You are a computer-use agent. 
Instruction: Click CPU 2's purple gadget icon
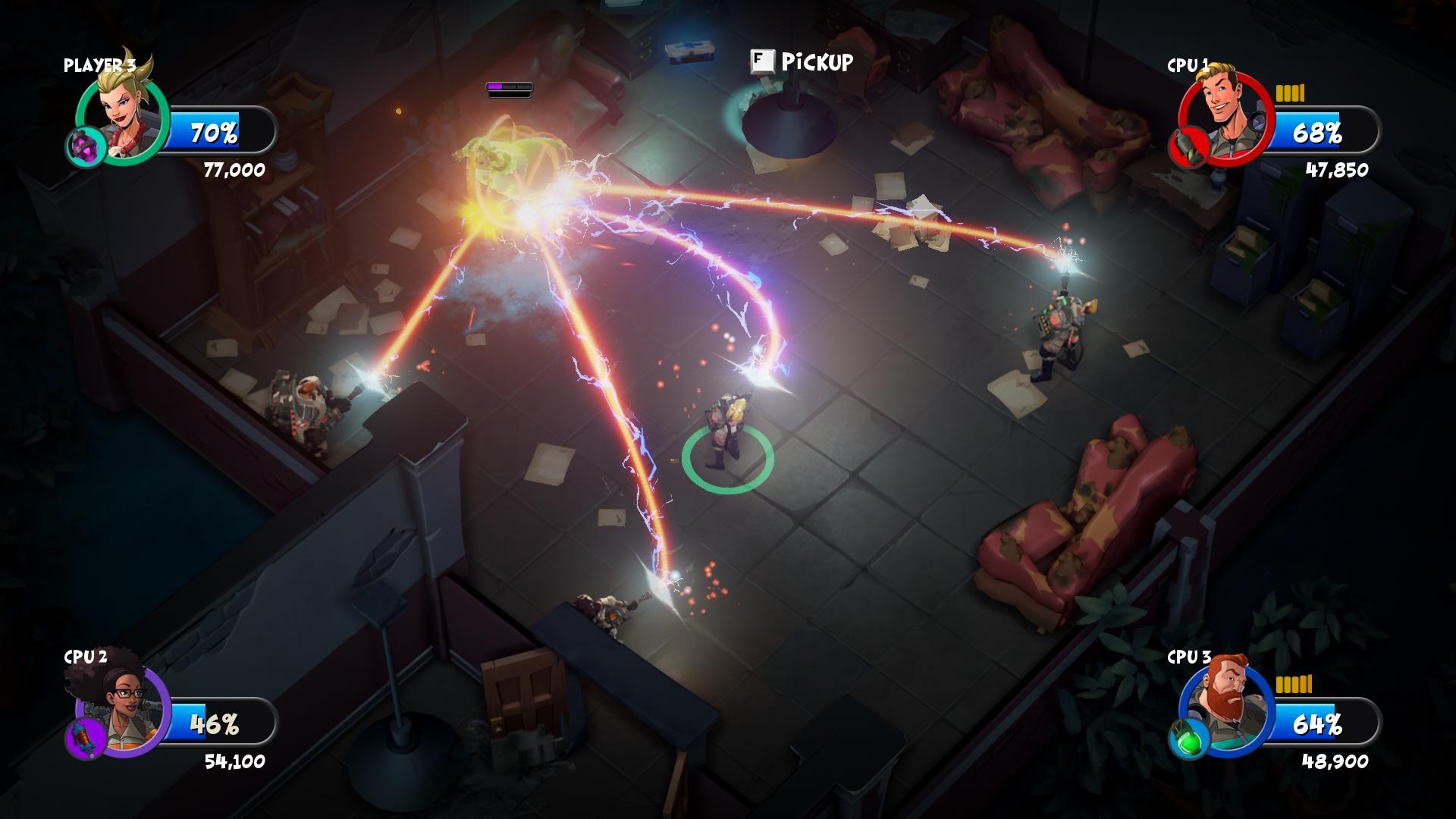coord(85,739)
